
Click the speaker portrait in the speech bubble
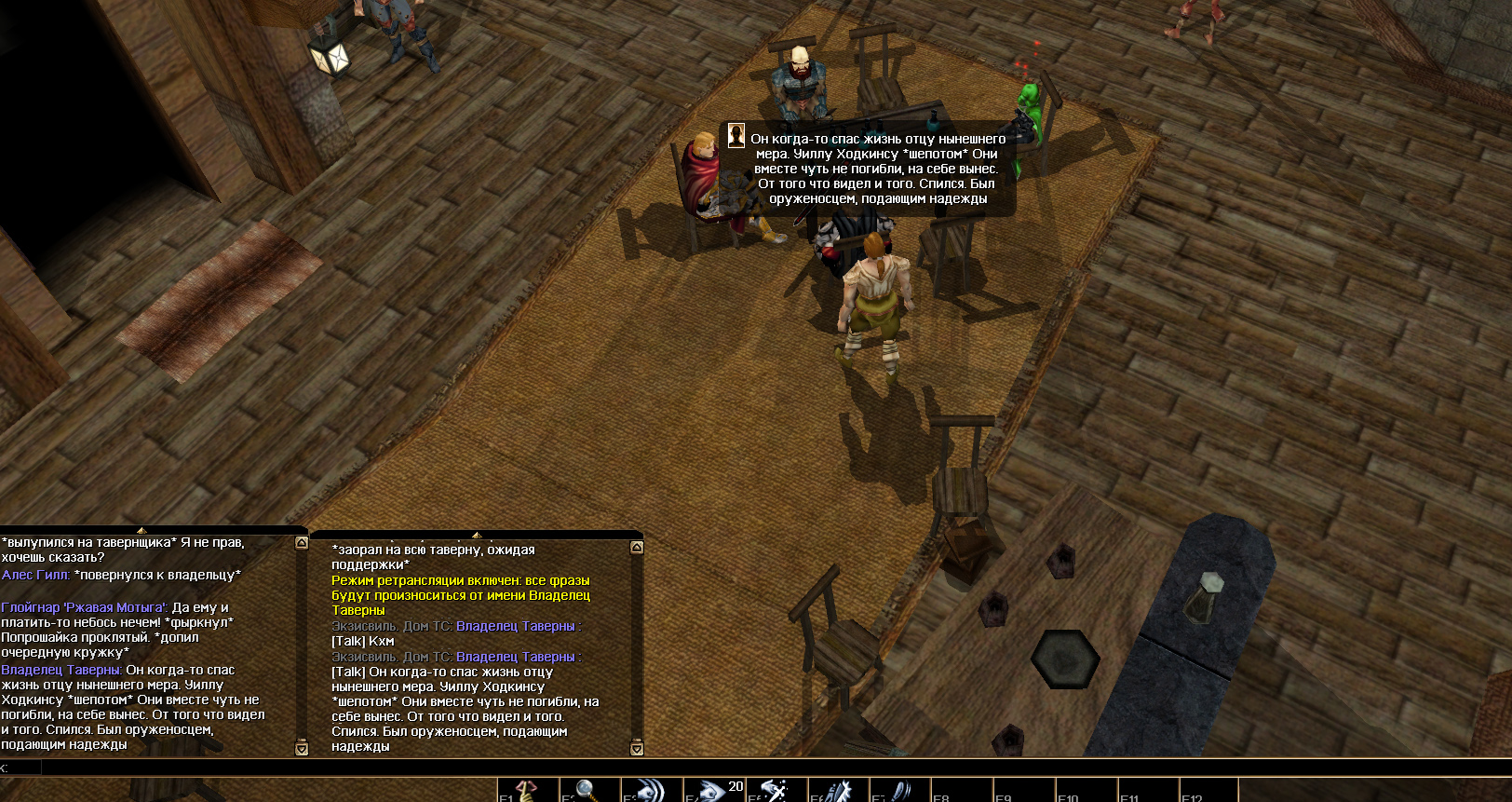[736, 136]
